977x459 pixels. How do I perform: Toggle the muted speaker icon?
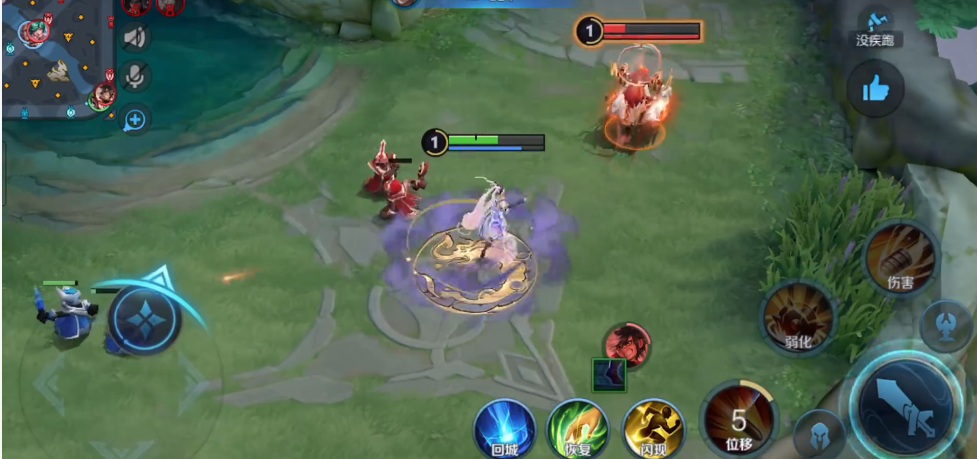pyautogui.click(x=135, y=38)
